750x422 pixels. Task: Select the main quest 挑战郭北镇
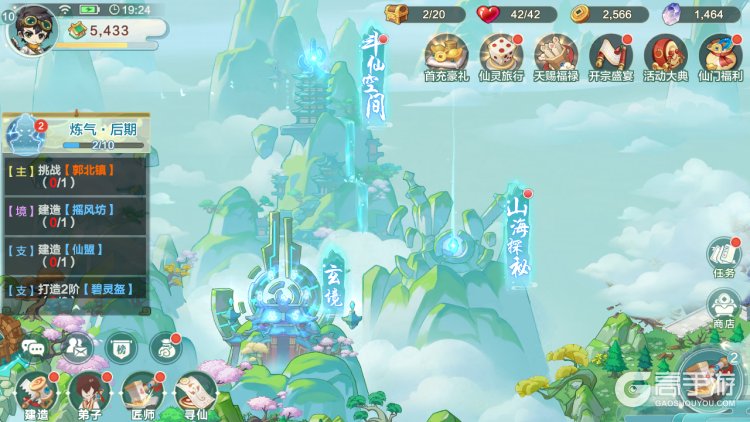(77, 176)
